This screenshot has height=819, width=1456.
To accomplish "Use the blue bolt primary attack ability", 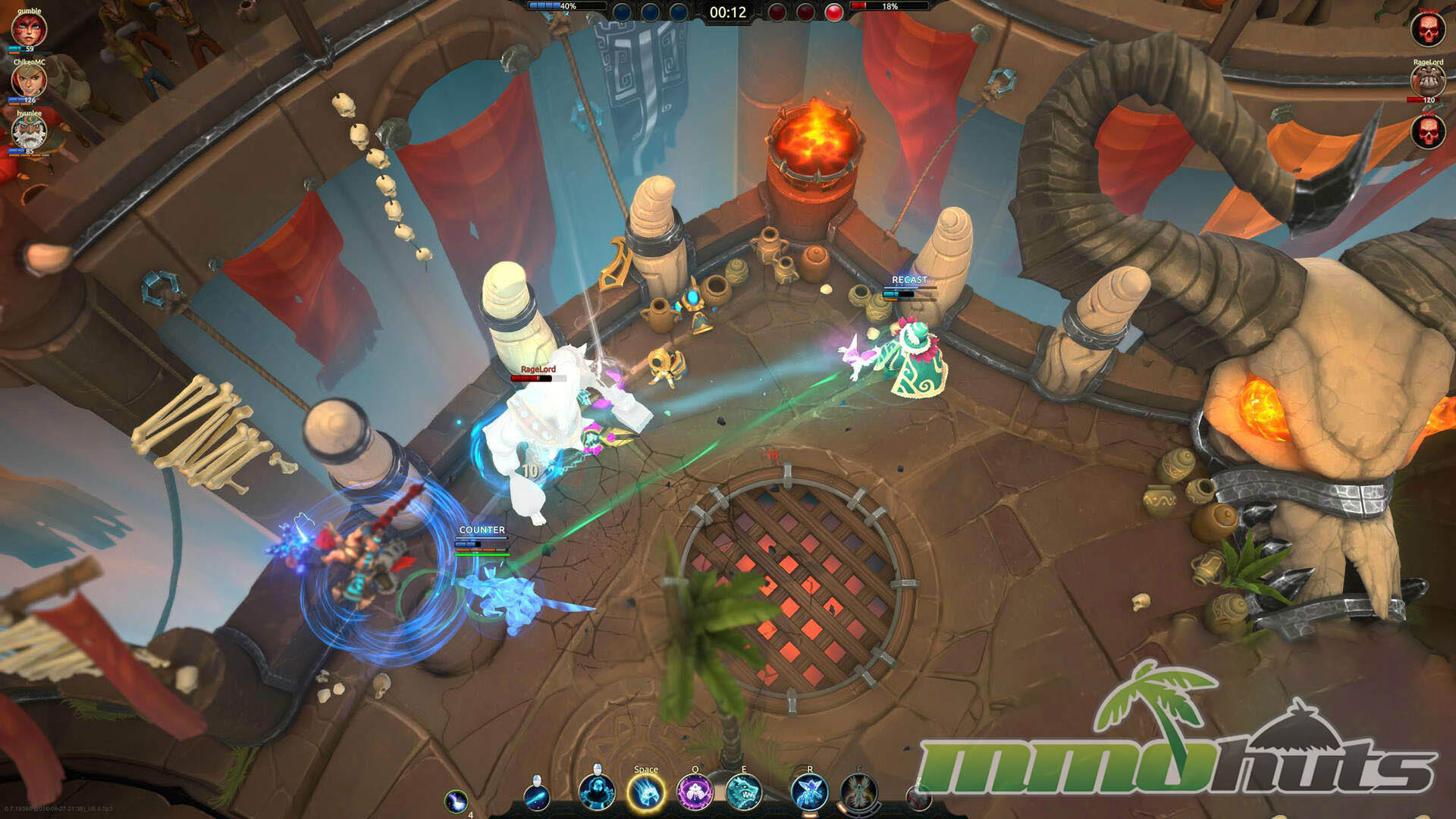I will [537, 796].
